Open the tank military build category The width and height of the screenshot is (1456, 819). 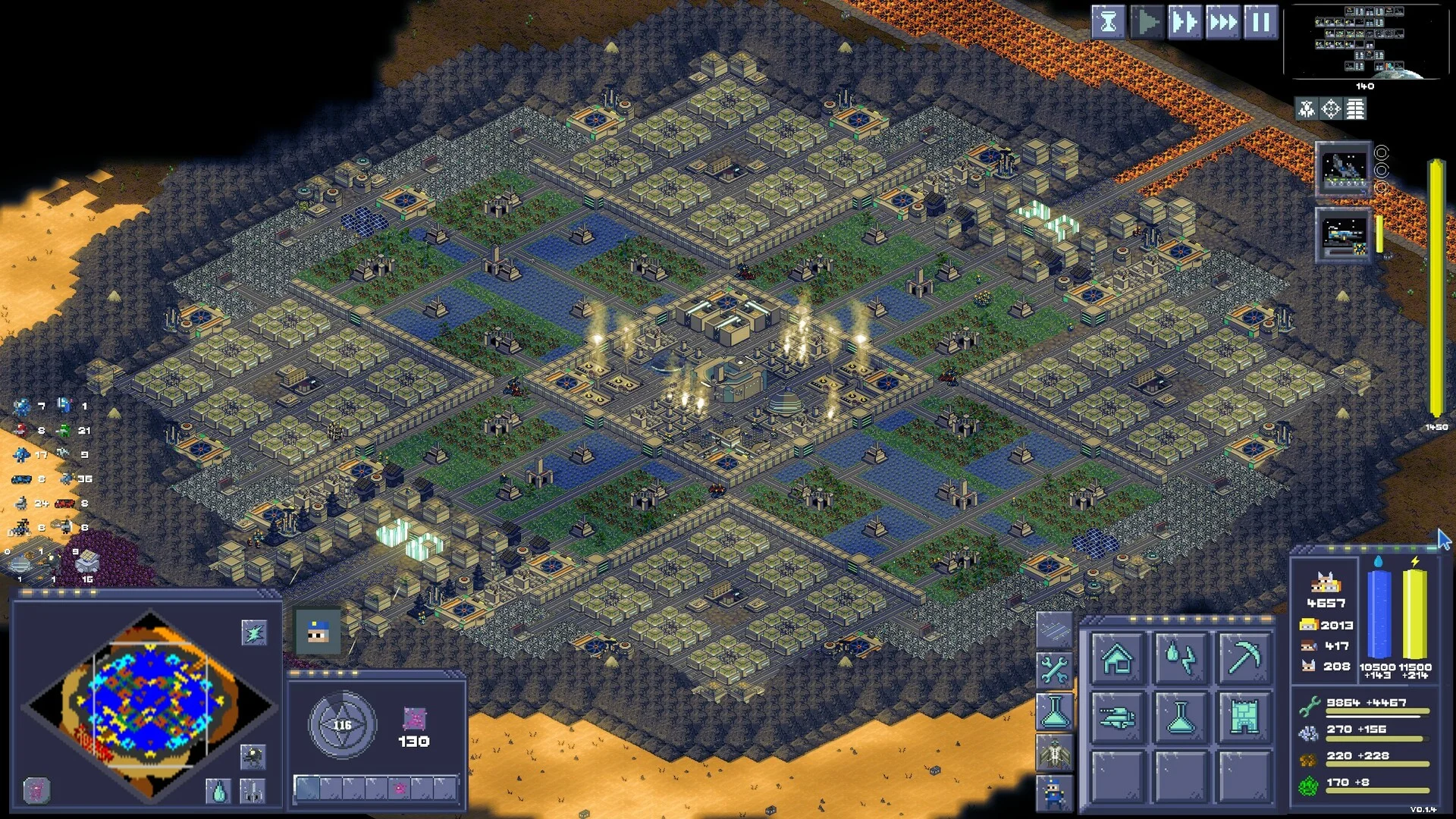1117,716
